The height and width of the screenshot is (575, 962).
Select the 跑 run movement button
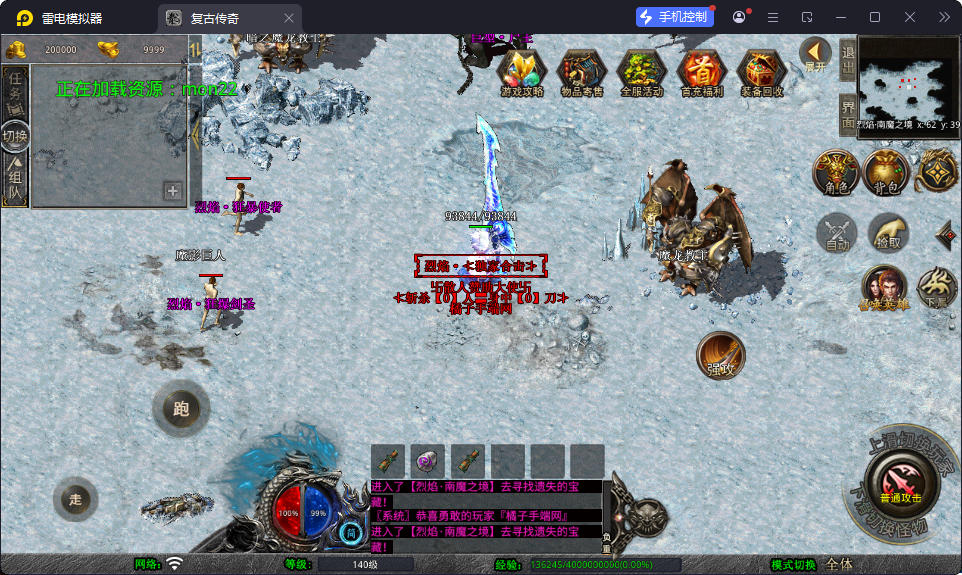pos(181,408)
